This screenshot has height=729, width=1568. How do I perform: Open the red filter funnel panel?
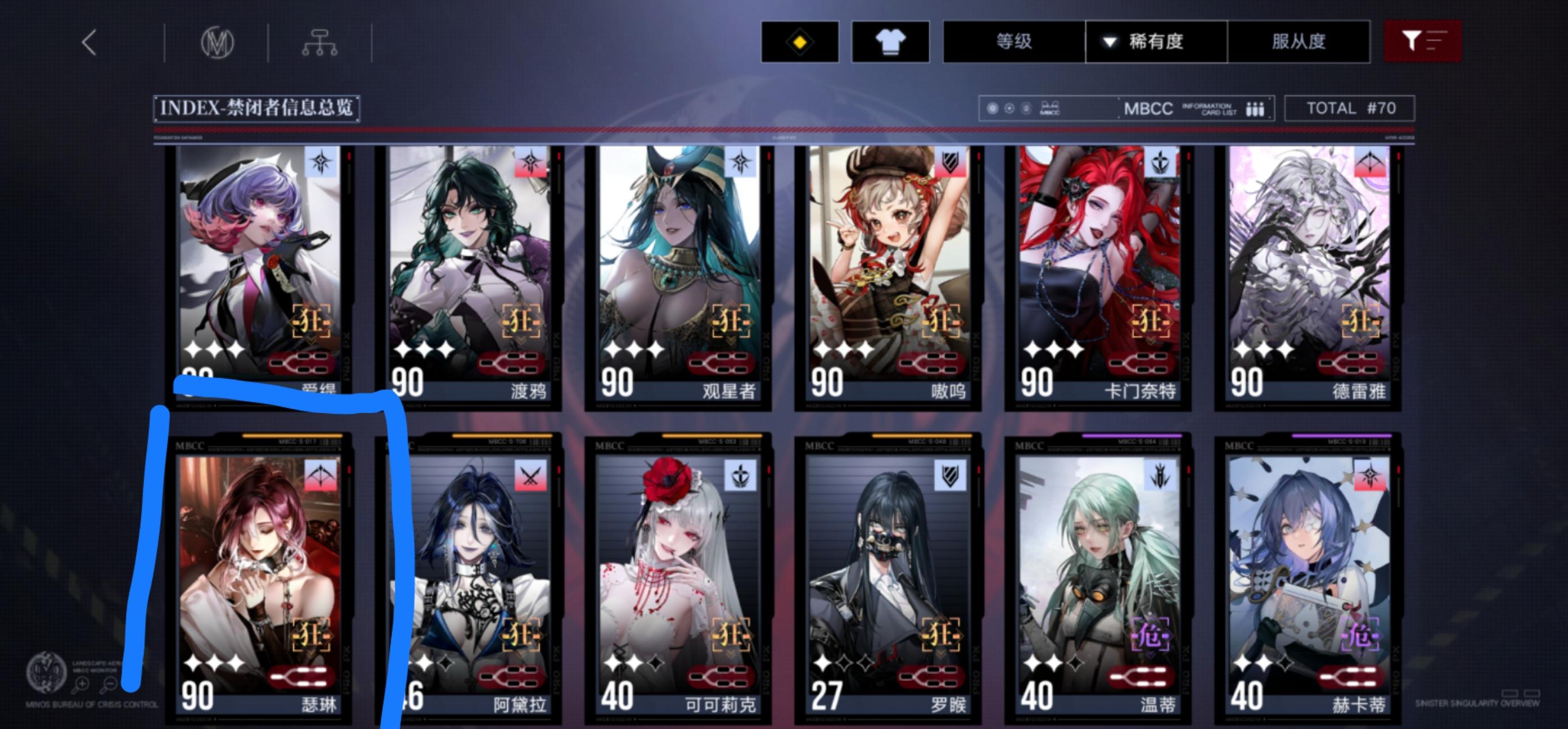[x=1423, y=41]
